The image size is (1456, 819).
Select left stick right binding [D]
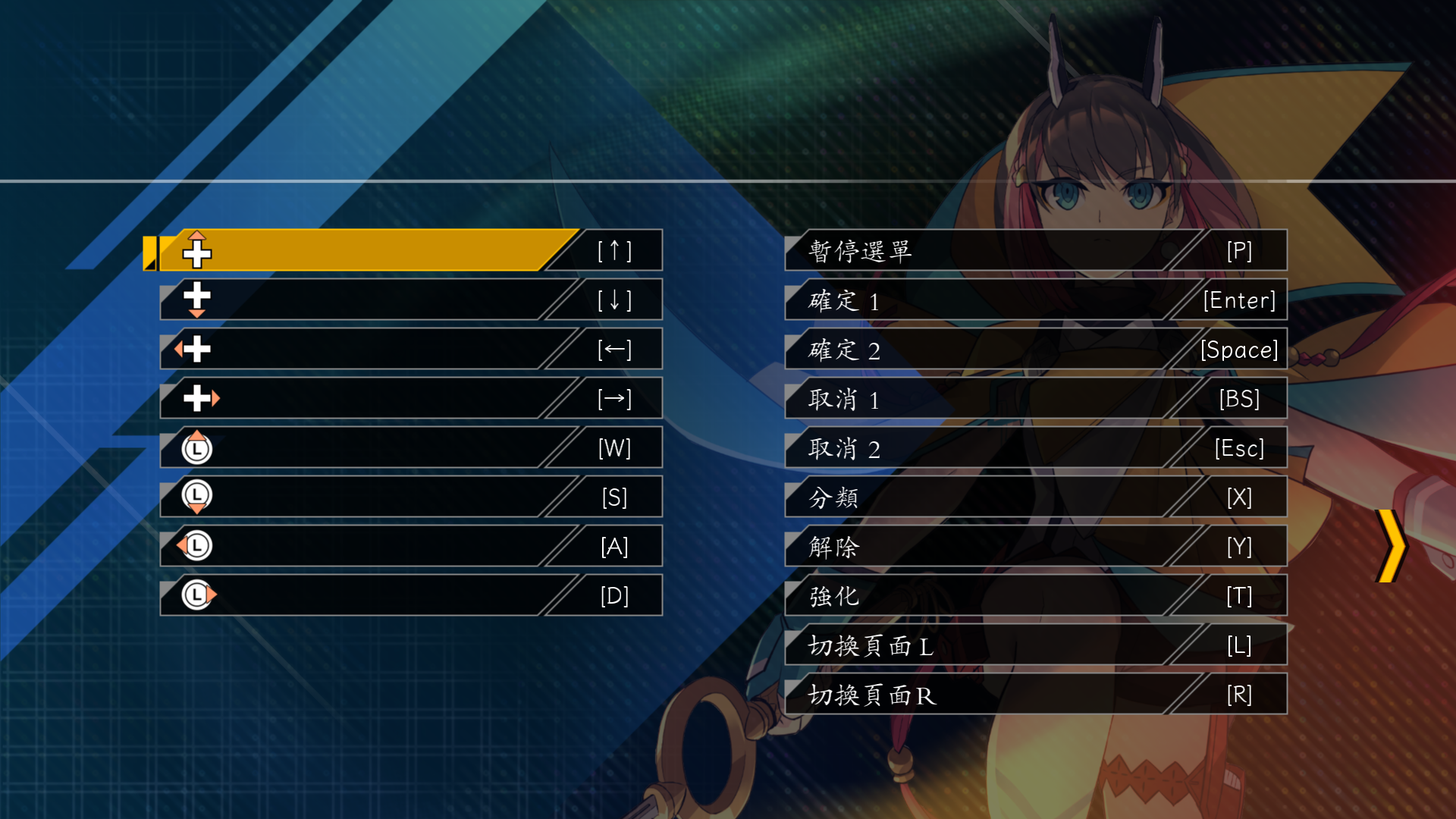409,595
